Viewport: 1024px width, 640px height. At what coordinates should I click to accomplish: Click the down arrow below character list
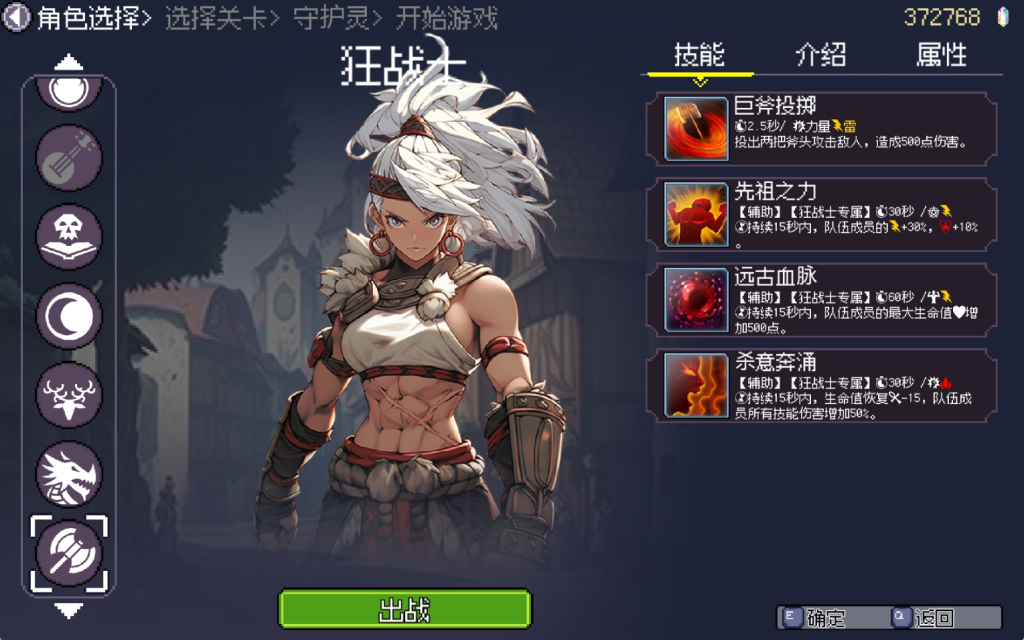tap(68, 609)
